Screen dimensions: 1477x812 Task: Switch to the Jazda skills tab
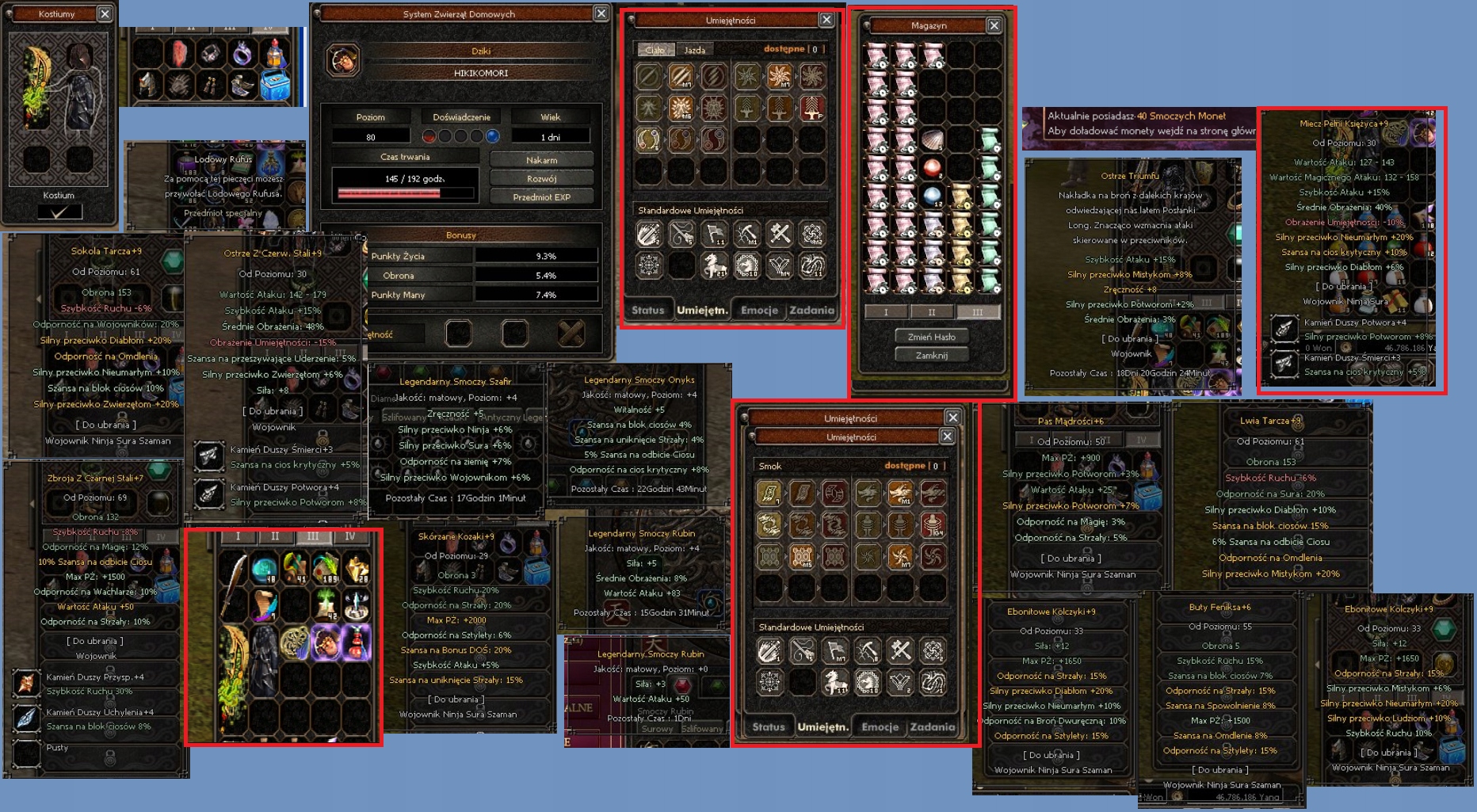point(694,50)
